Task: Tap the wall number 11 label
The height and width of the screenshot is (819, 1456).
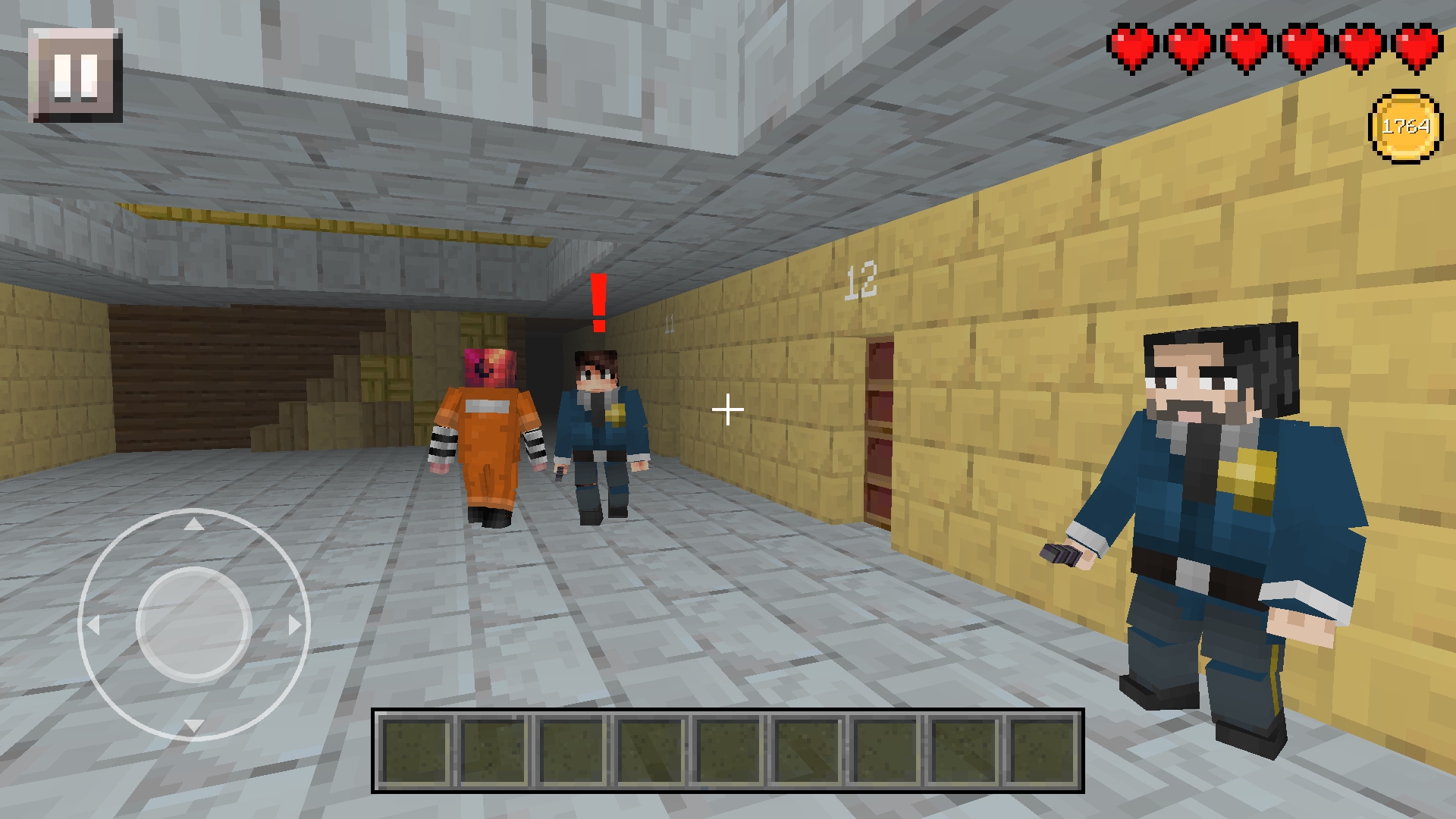Action: click(670, 322)
